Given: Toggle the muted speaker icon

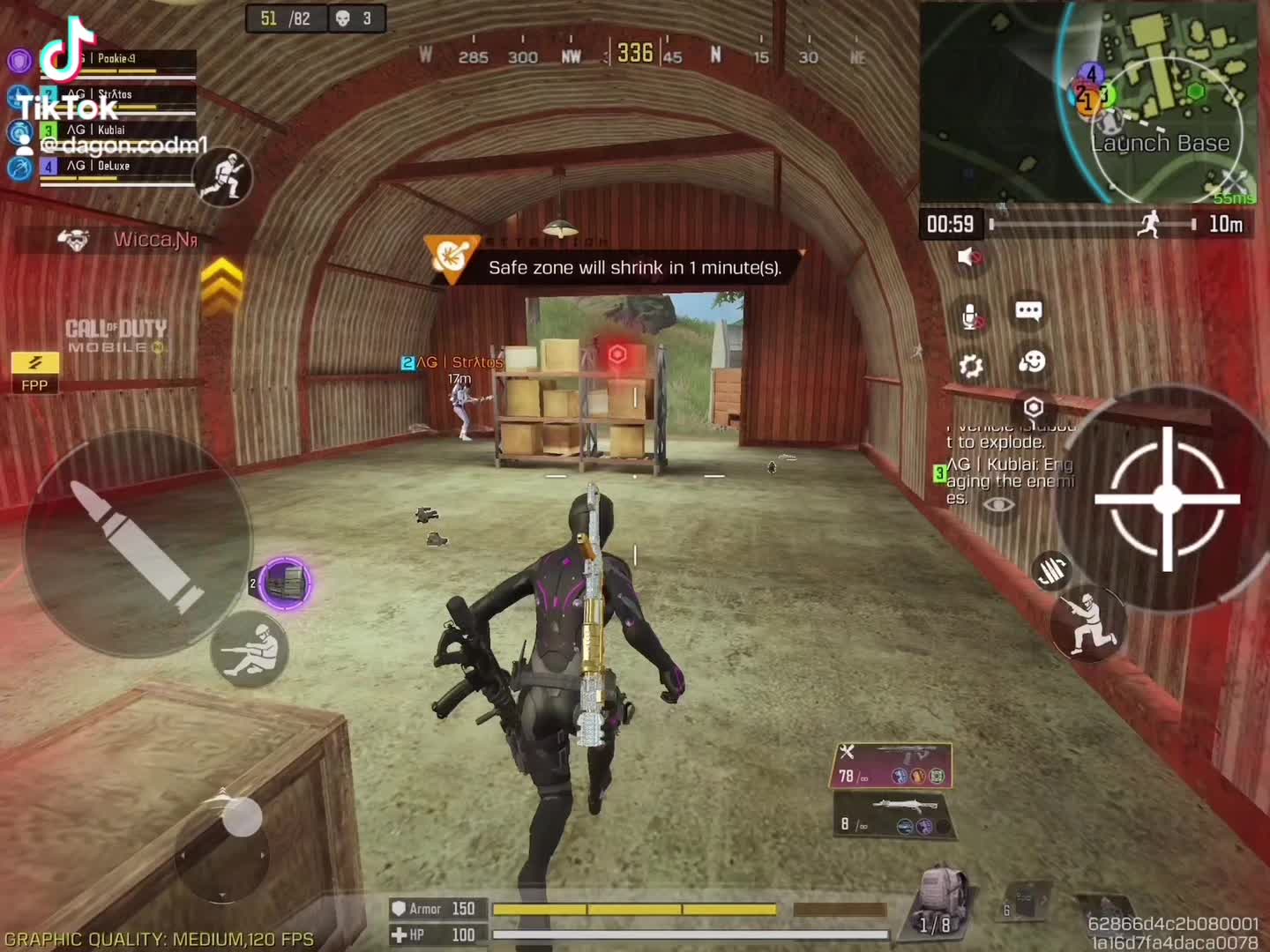Looking at the screenshot, I should click(970, 257).
